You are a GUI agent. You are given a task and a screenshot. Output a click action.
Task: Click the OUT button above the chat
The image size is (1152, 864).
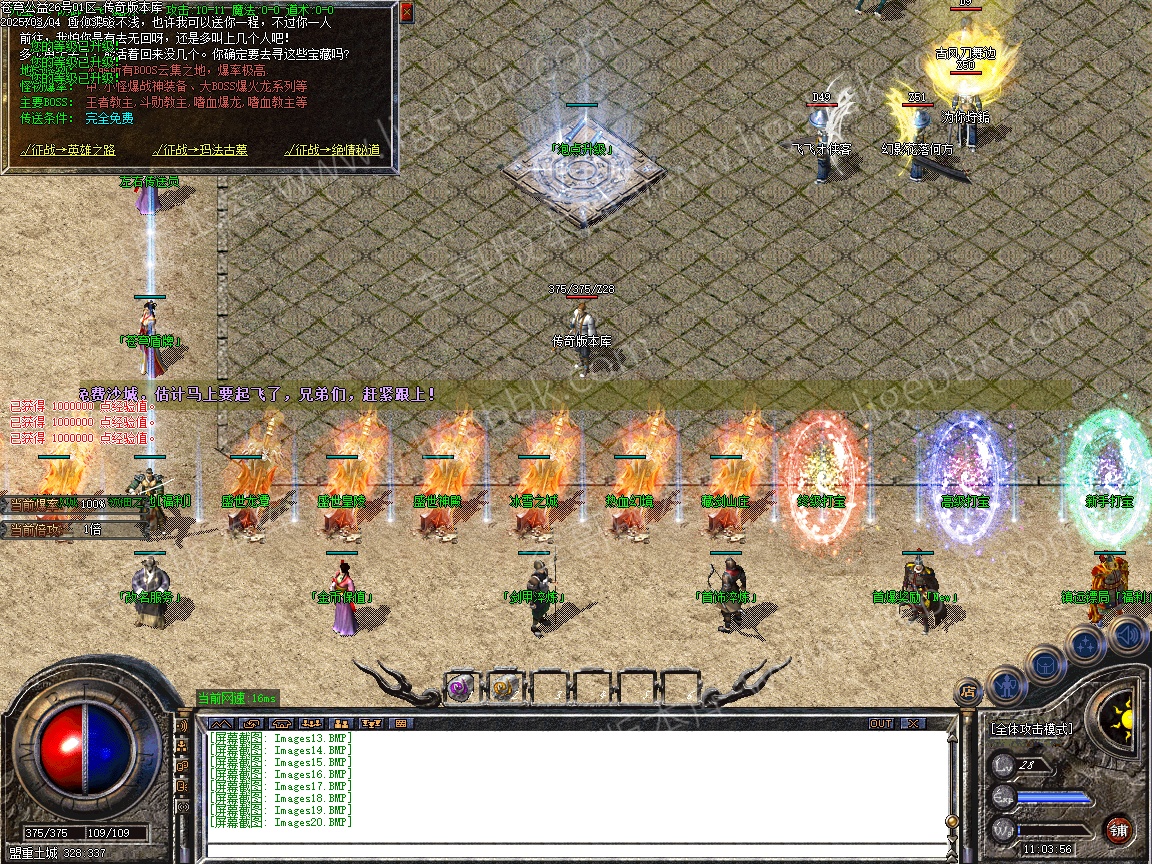[x=881, y=723]
